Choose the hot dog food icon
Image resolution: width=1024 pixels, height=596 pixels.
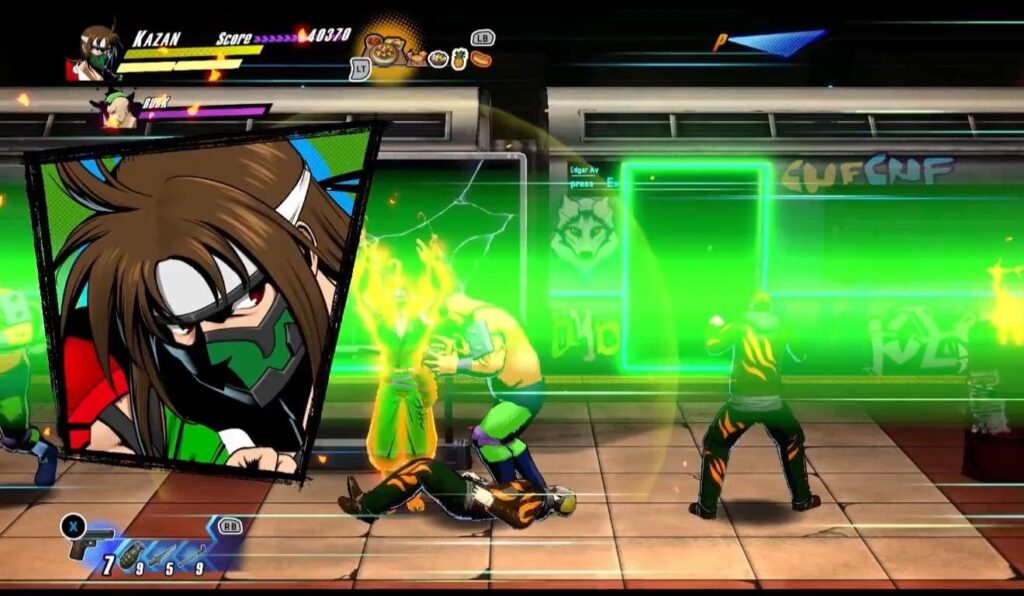[x=481, y=59]
